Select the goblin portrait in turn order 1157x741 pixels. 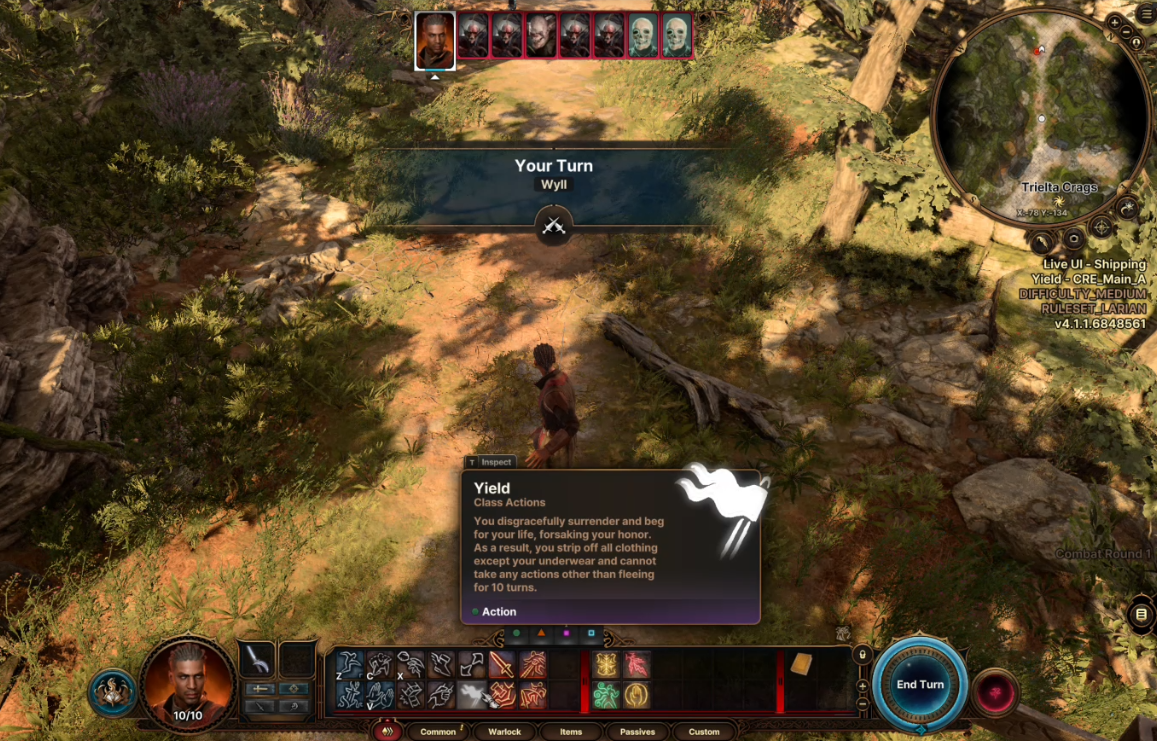[541, 37]
